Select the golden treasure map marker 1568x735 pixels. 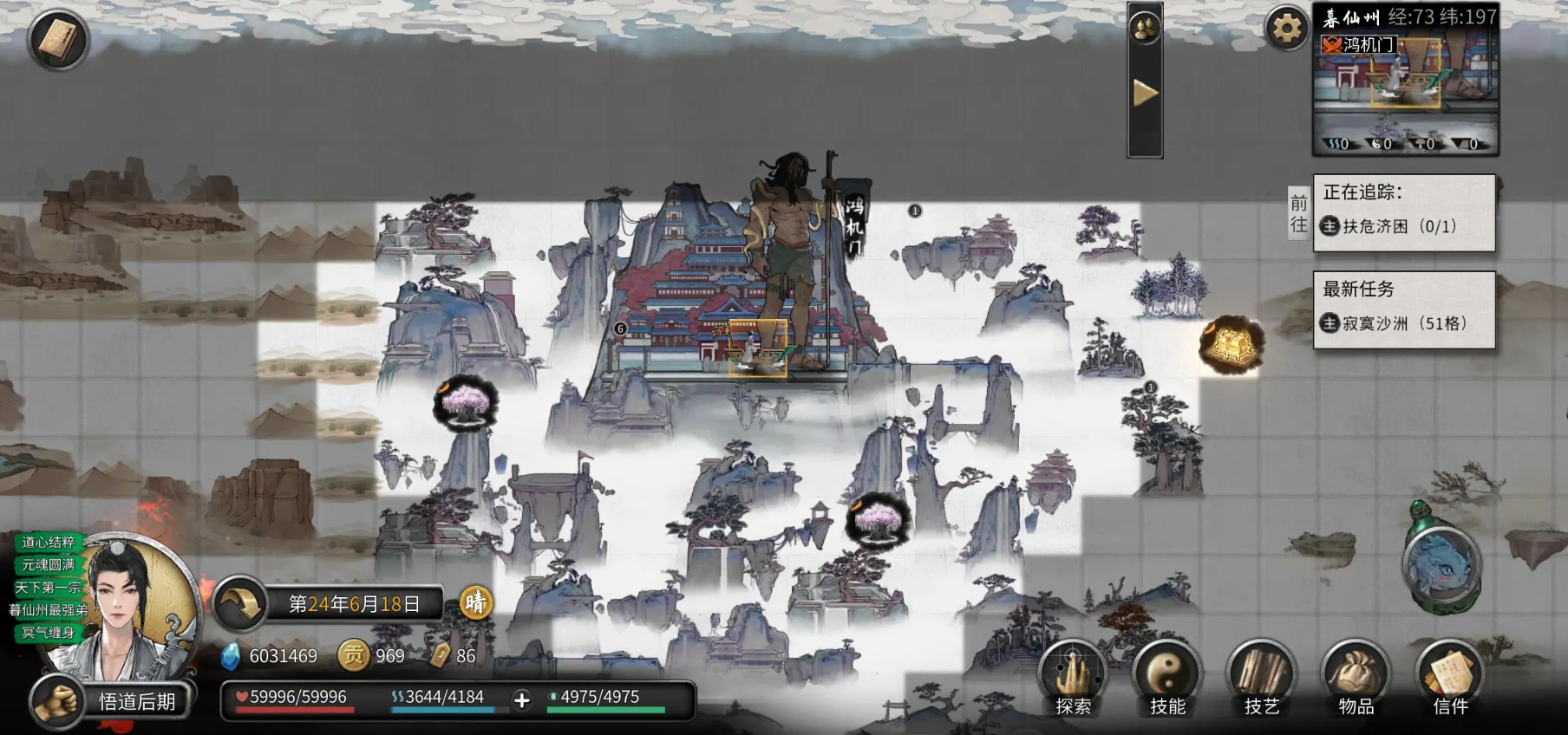1231,345
